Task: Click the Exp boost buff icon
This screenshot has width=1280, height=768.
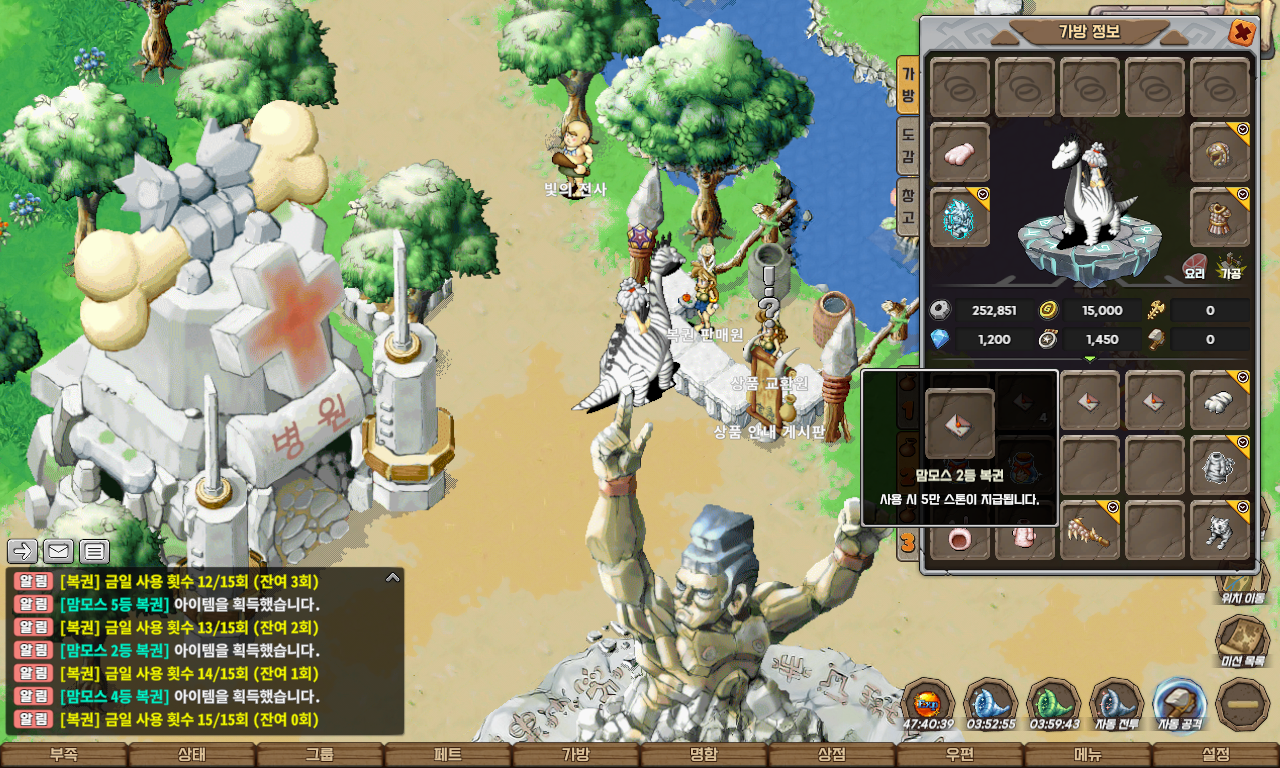Action: pos(927,705)
